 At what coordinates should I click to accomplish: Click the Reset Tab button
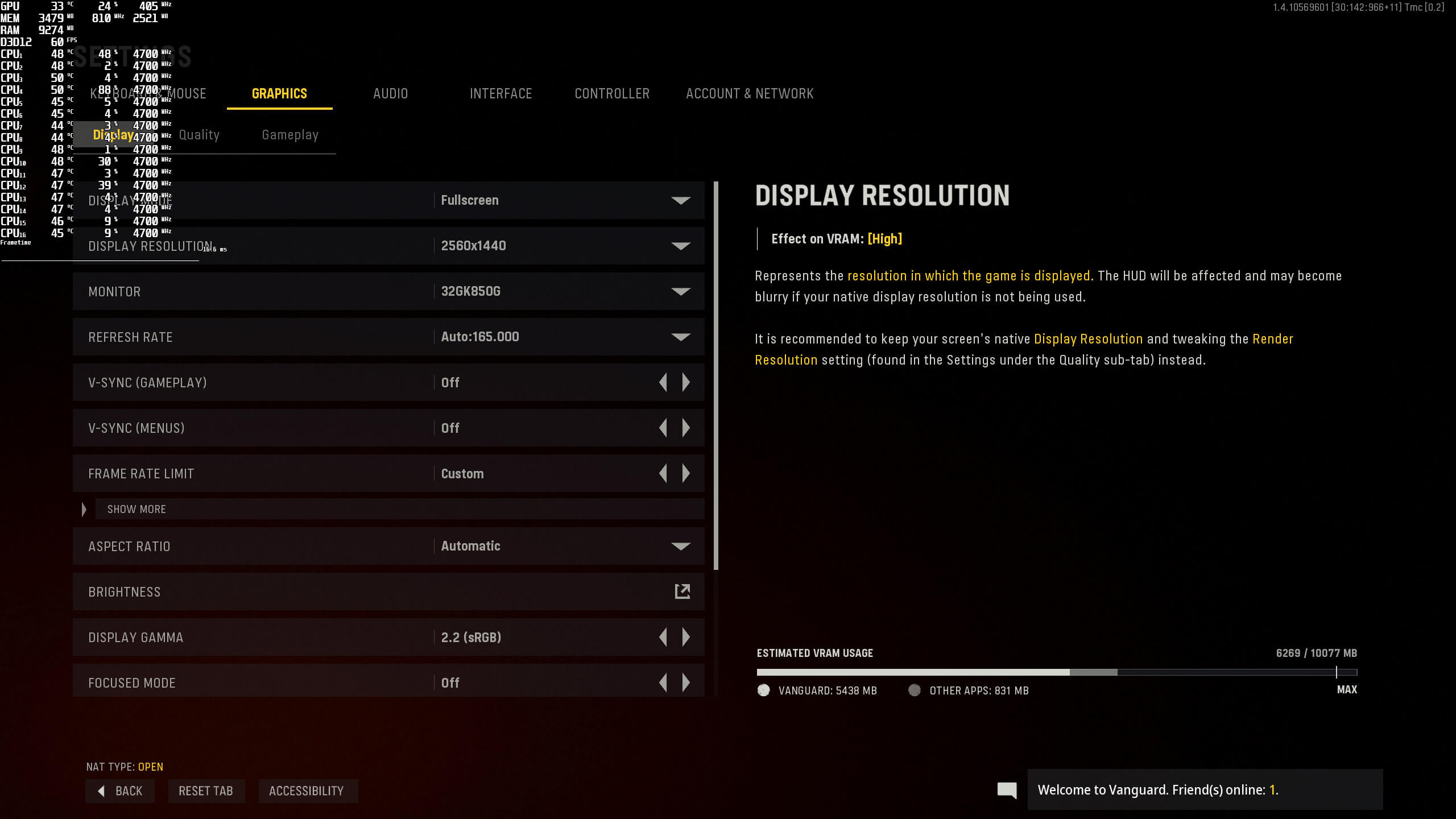[206, 791]
